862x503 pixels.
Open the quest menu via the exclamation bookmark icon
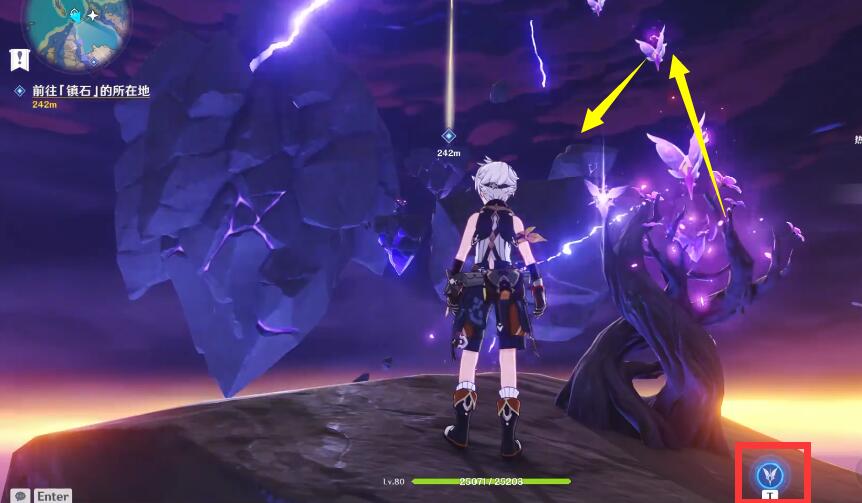(19, 59)
